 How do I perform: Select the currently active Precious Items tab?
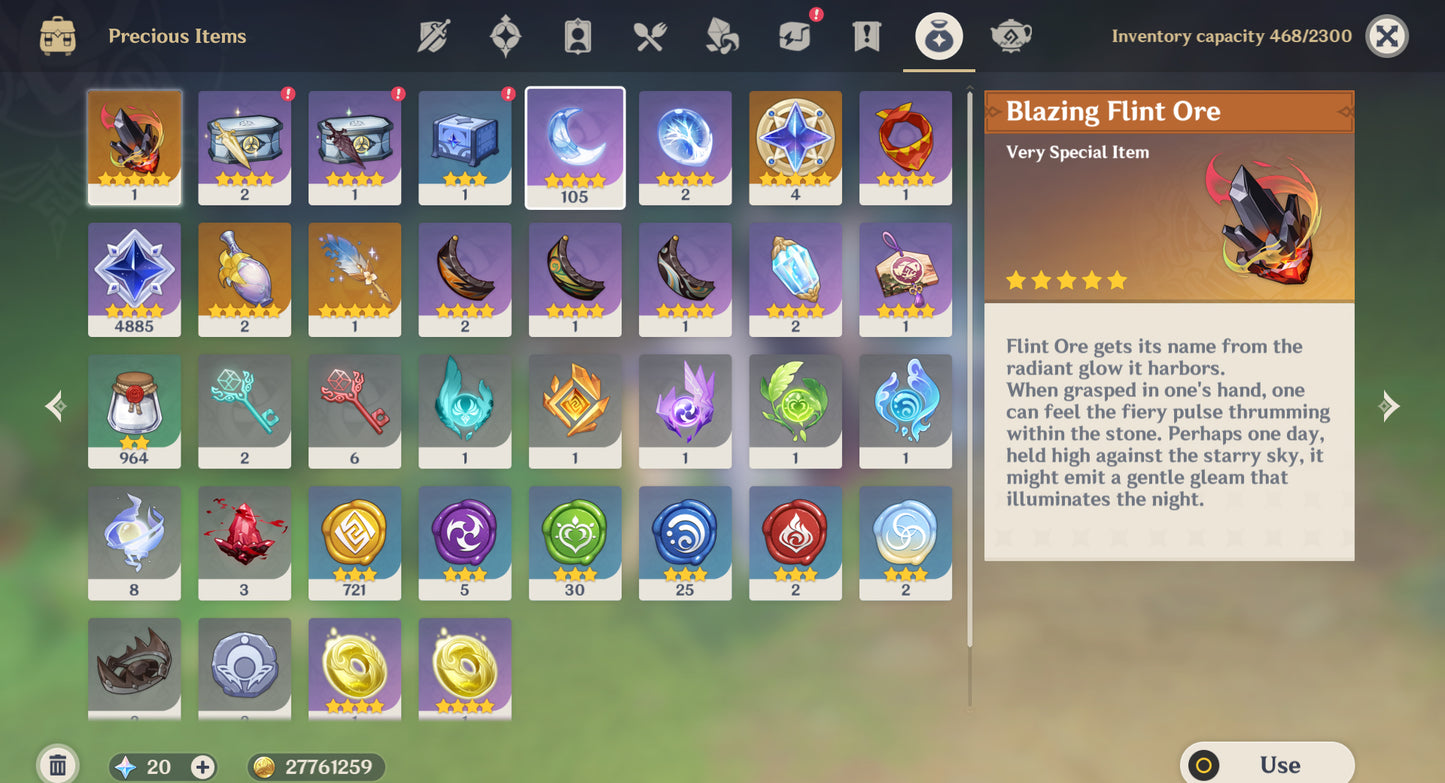[x=938, y=35]
